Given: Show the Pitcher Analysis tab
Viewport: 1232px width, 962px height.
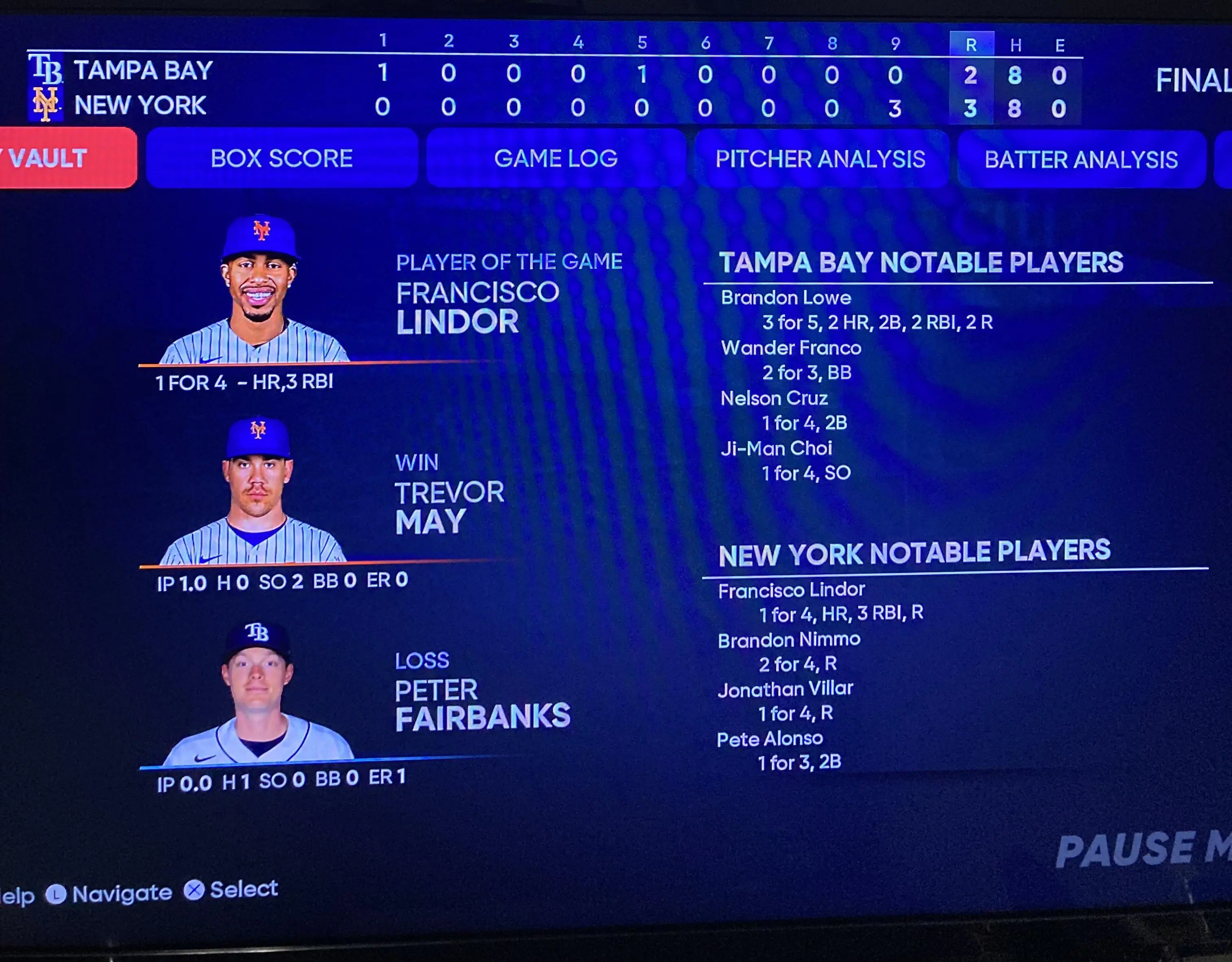Looking at the screenshot, I should (x=820, y=160).
